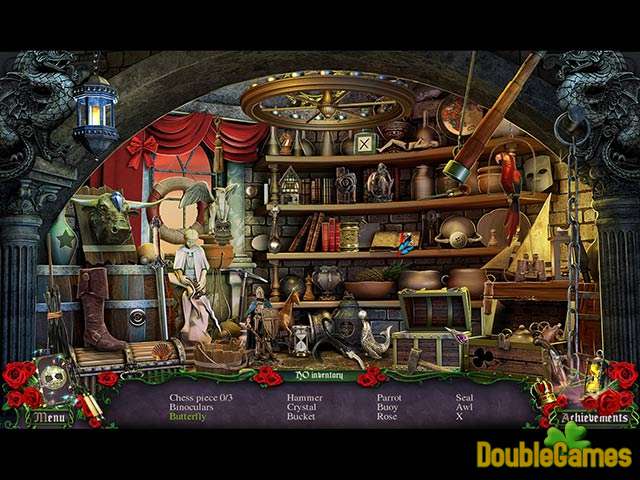This screenshot has height=480, width=640.
Task: Select Parrot in the object list
Action: click(x=389, y=397)
